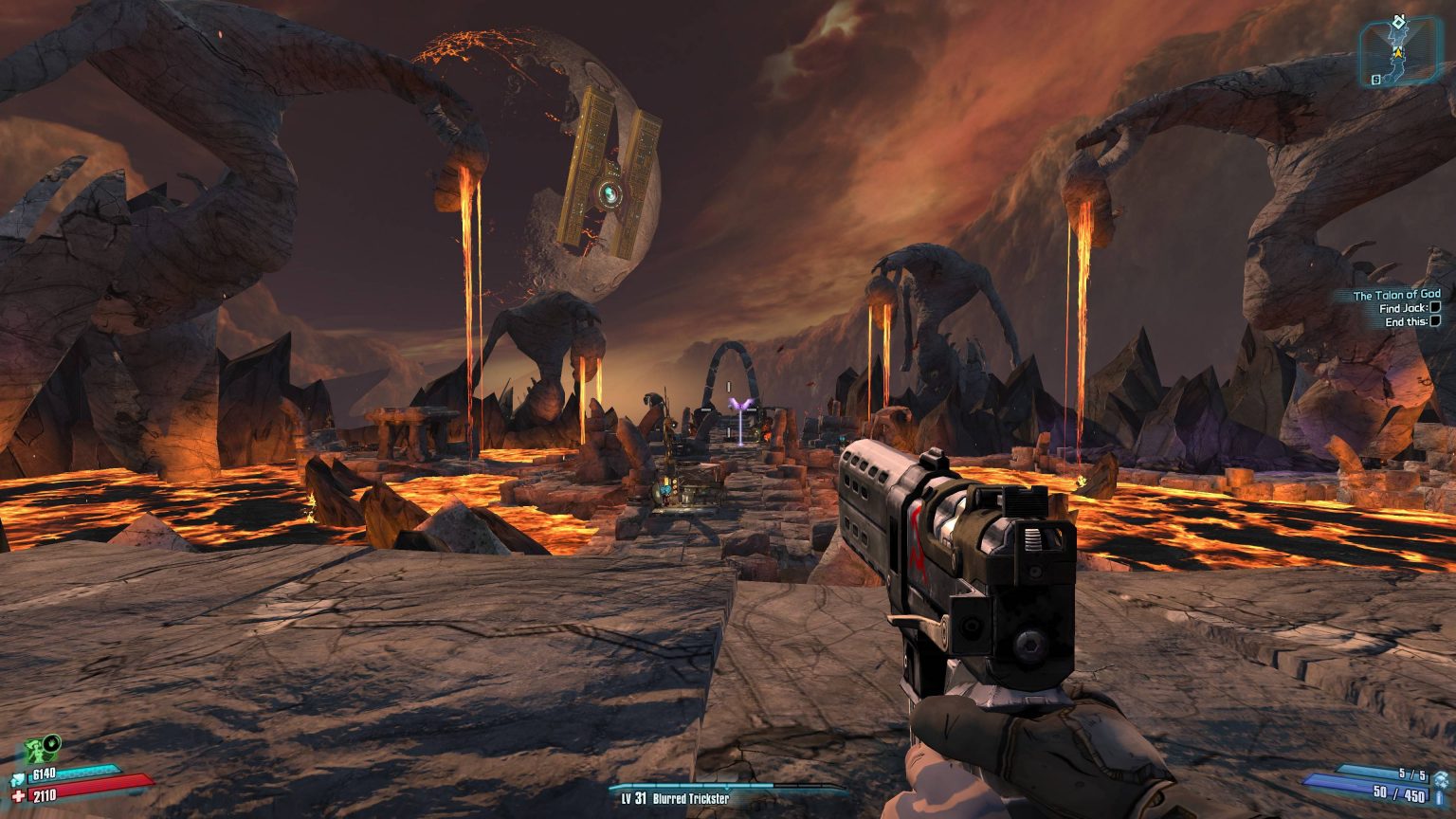Expand the Talon of God quest tracker

click(1397, 294)
